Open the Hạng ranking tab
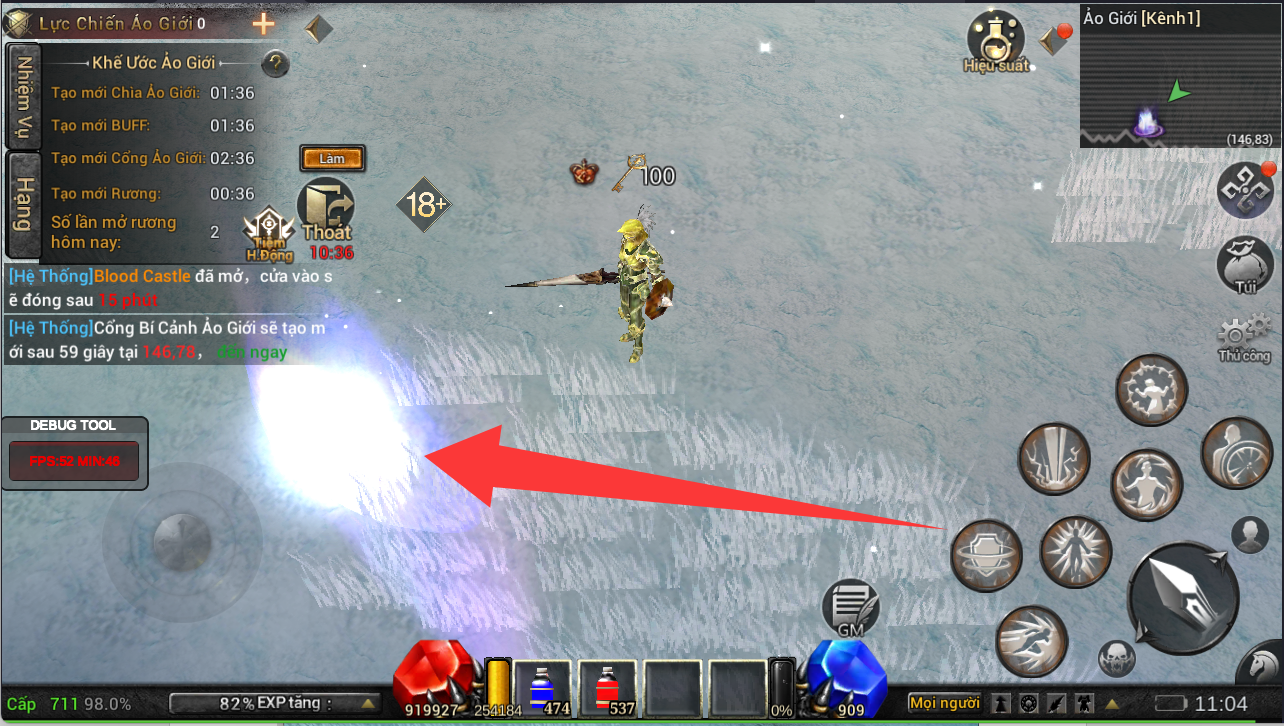The image size is (1284, 726). [x=23, y=205]
